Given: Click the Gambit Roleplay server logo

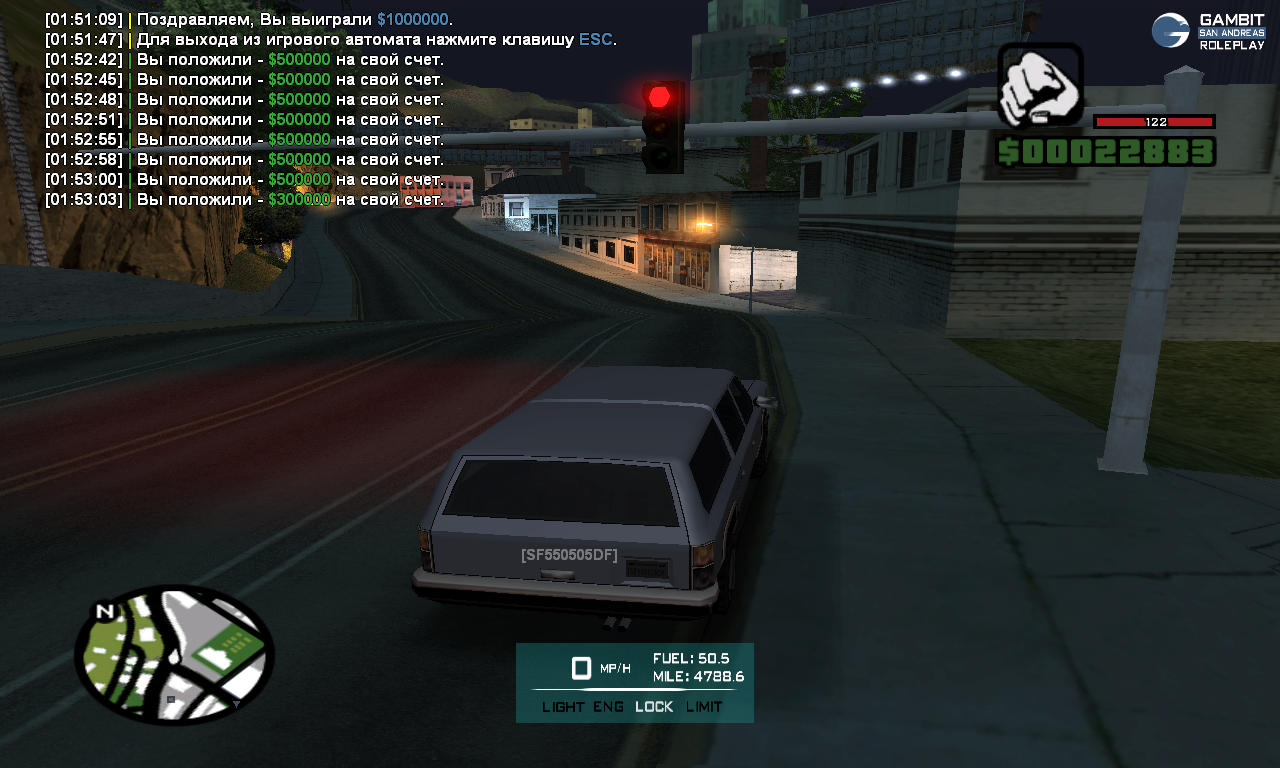Looking at the screenshot, I should [1208, 31].
